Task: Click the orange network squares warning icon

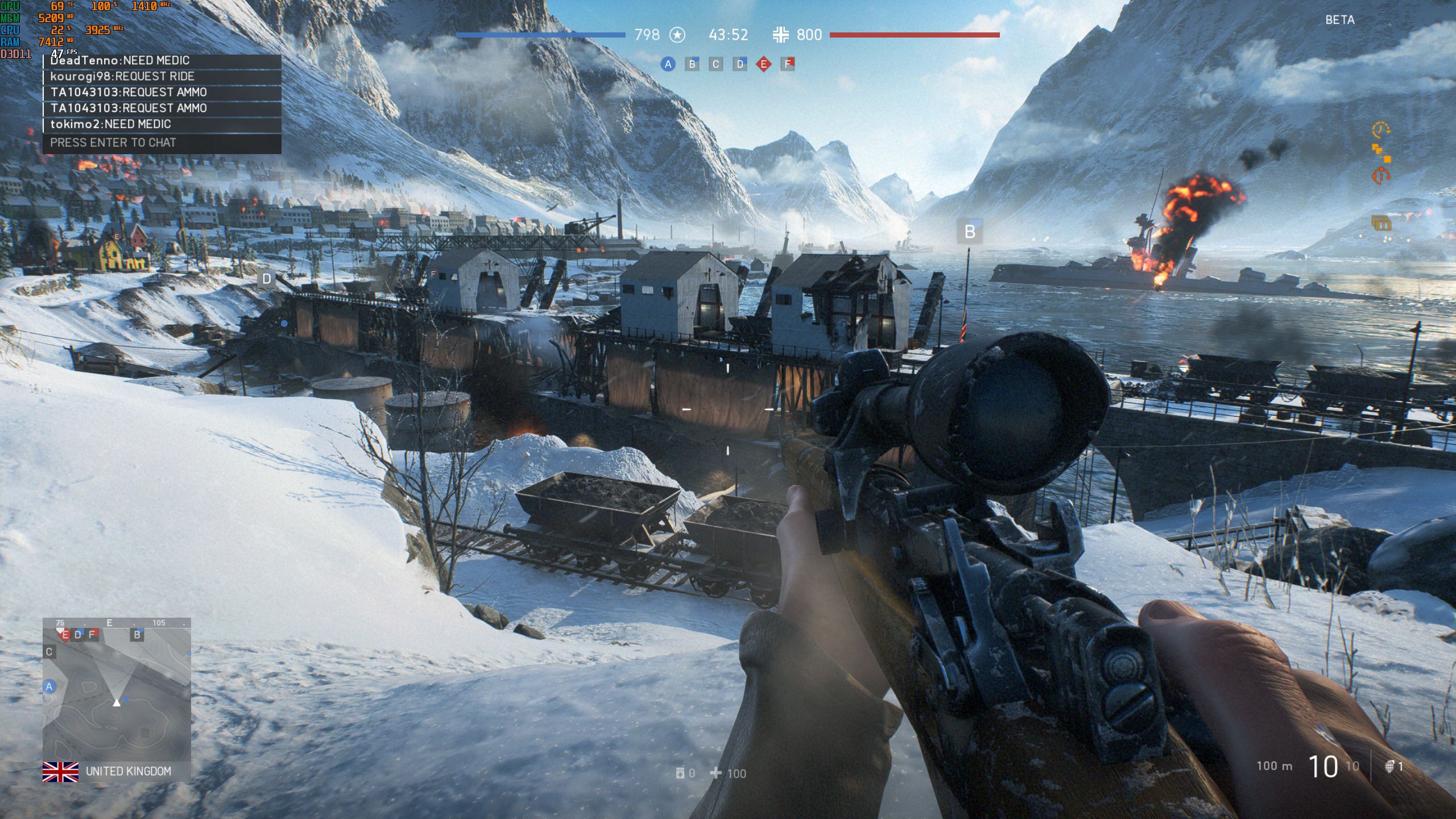Action: pos(1381,153)
